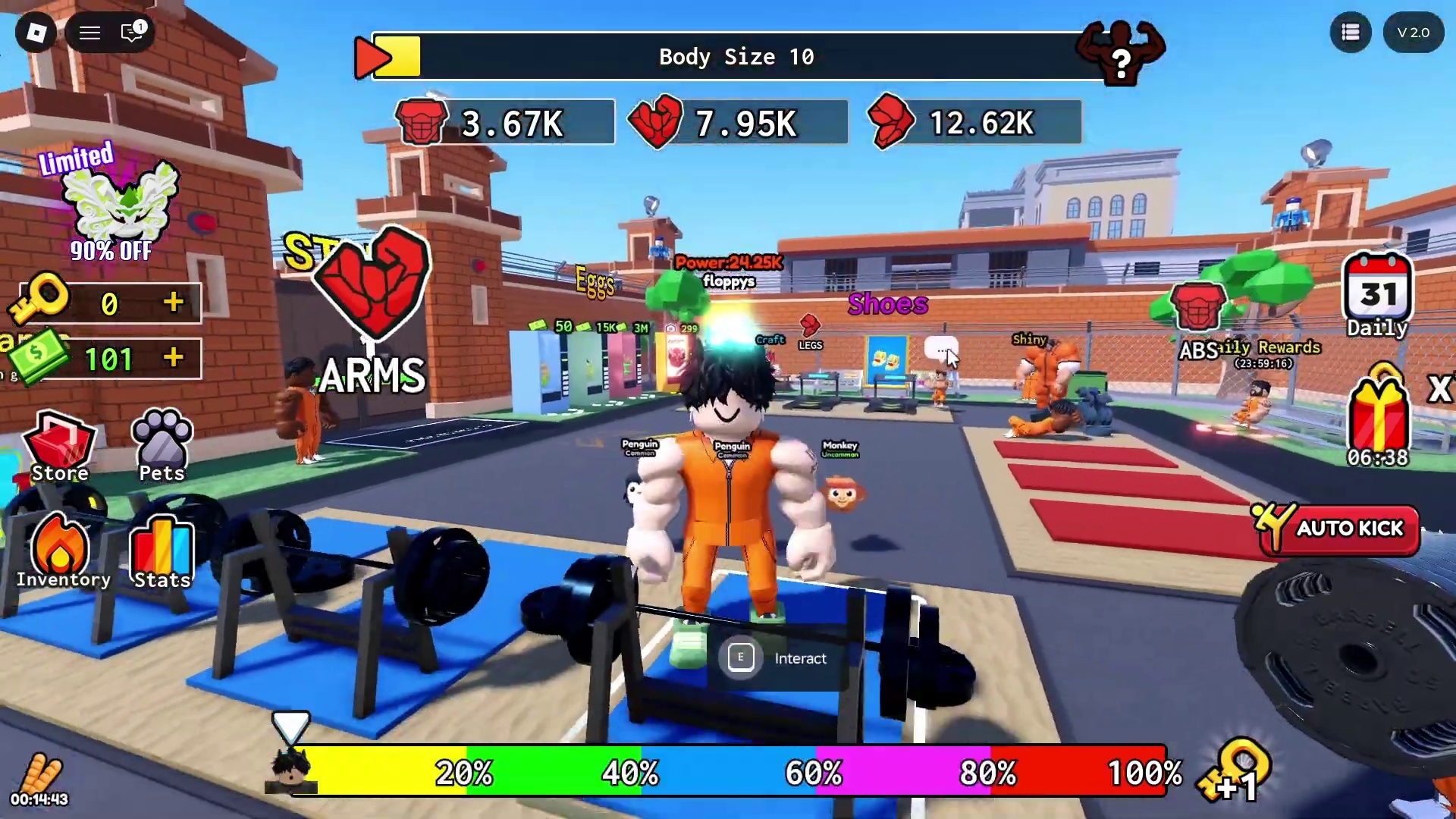This screenshot has height=819, width=1456.
Task: Open the hamburger menu in top bar
Action: point(90,33)
